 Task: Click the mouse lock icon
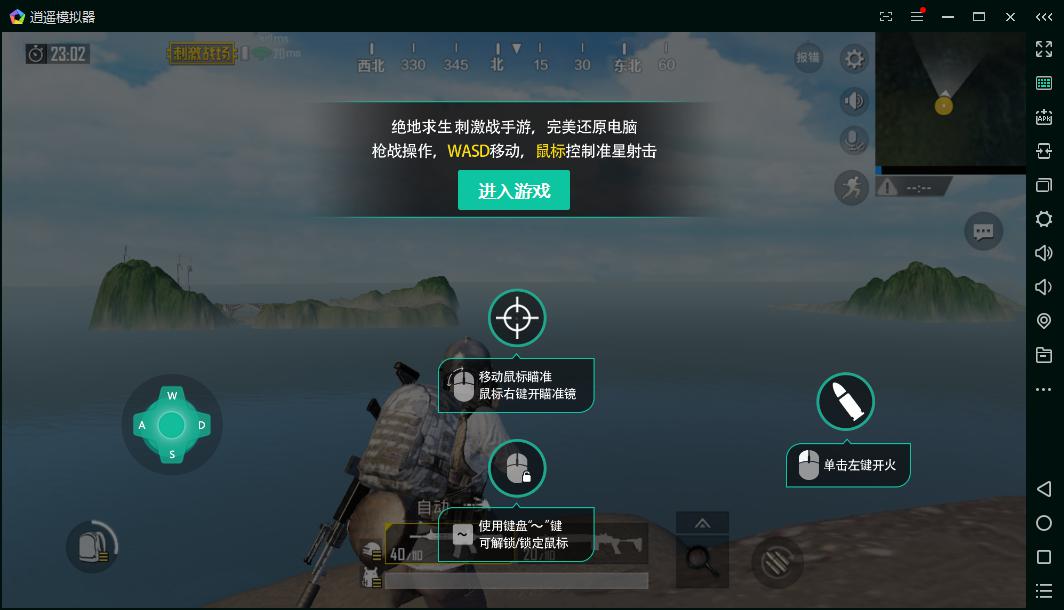517,467
